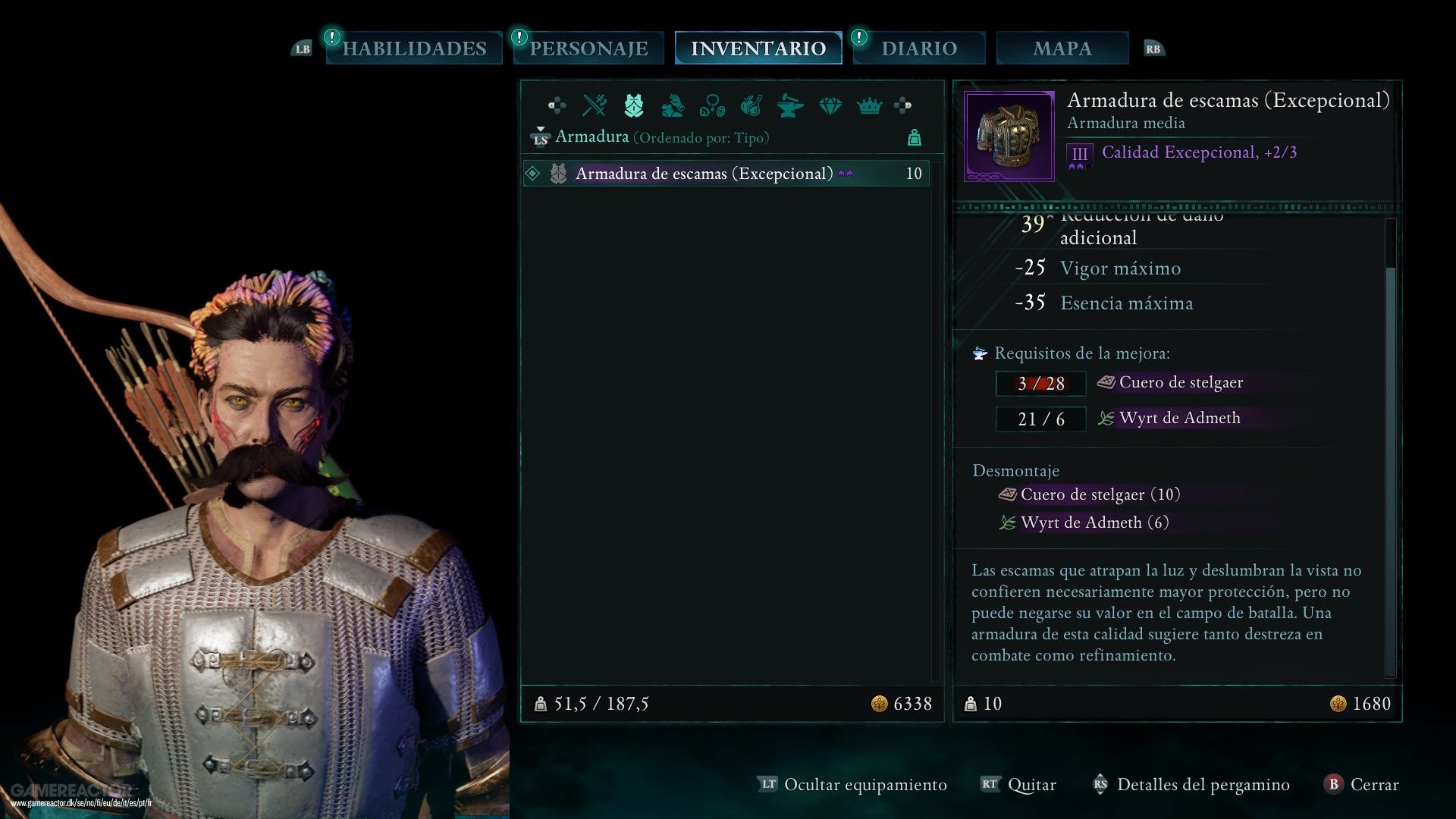Select the diamond gems category
Image resolution: width=1456 pixels, height=819 pixels.
tap(830, 105)
